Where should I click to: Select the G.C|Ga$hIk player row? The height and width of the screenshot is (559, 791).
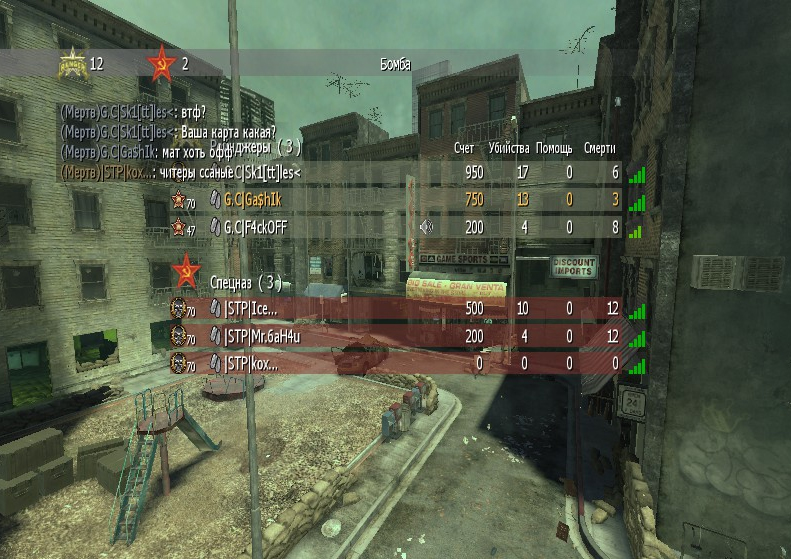400,200
